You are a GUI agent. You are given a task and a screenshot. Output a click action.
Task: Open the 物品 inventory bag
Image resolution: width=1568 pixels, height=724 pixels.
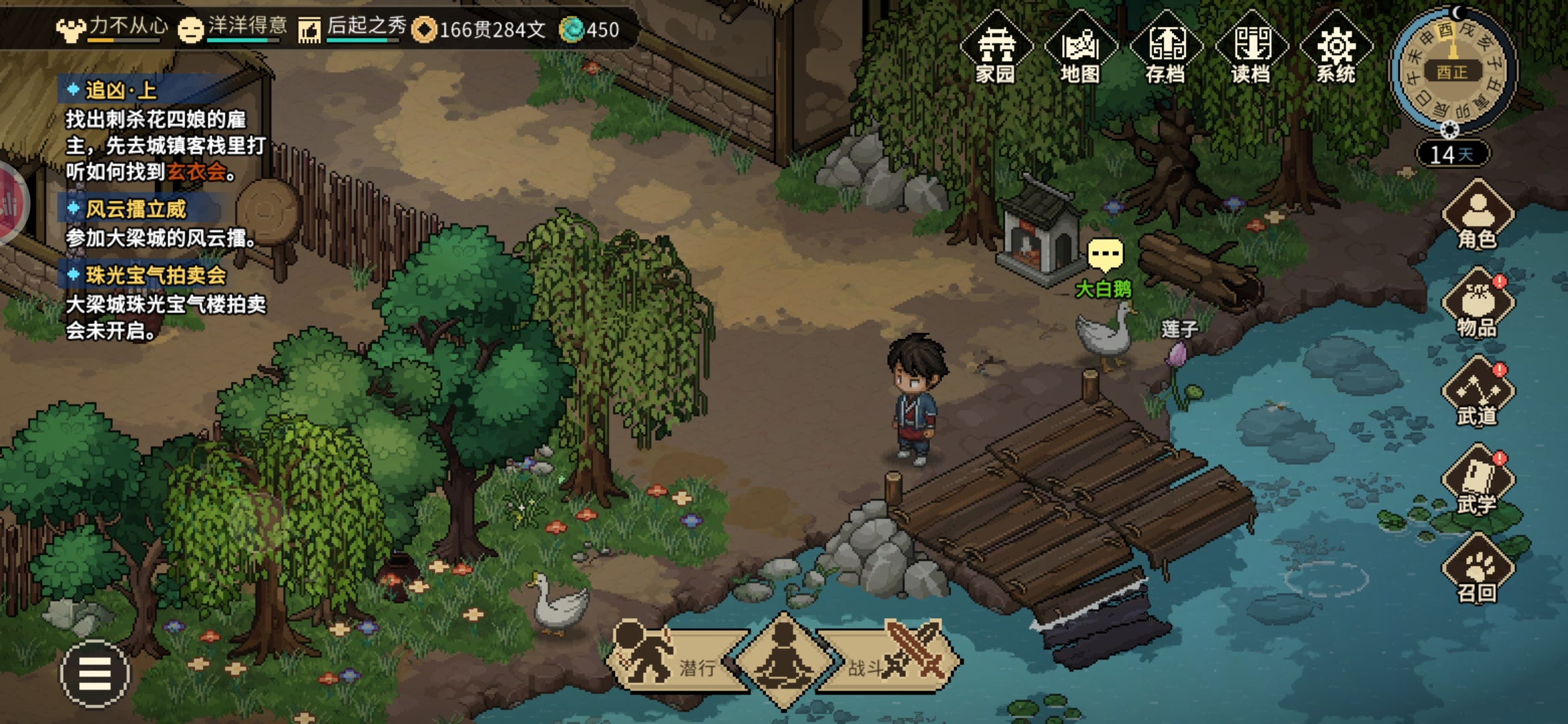[1478, 304]
